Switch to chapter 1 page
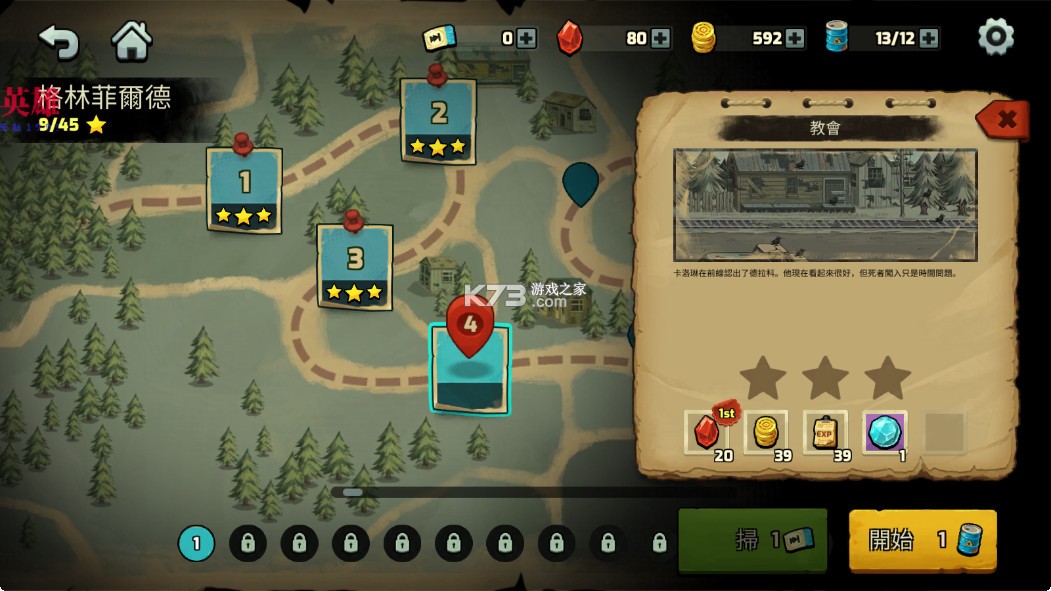Image resolution: width=1051 pixels, height=591 pixels. (196, 543)
